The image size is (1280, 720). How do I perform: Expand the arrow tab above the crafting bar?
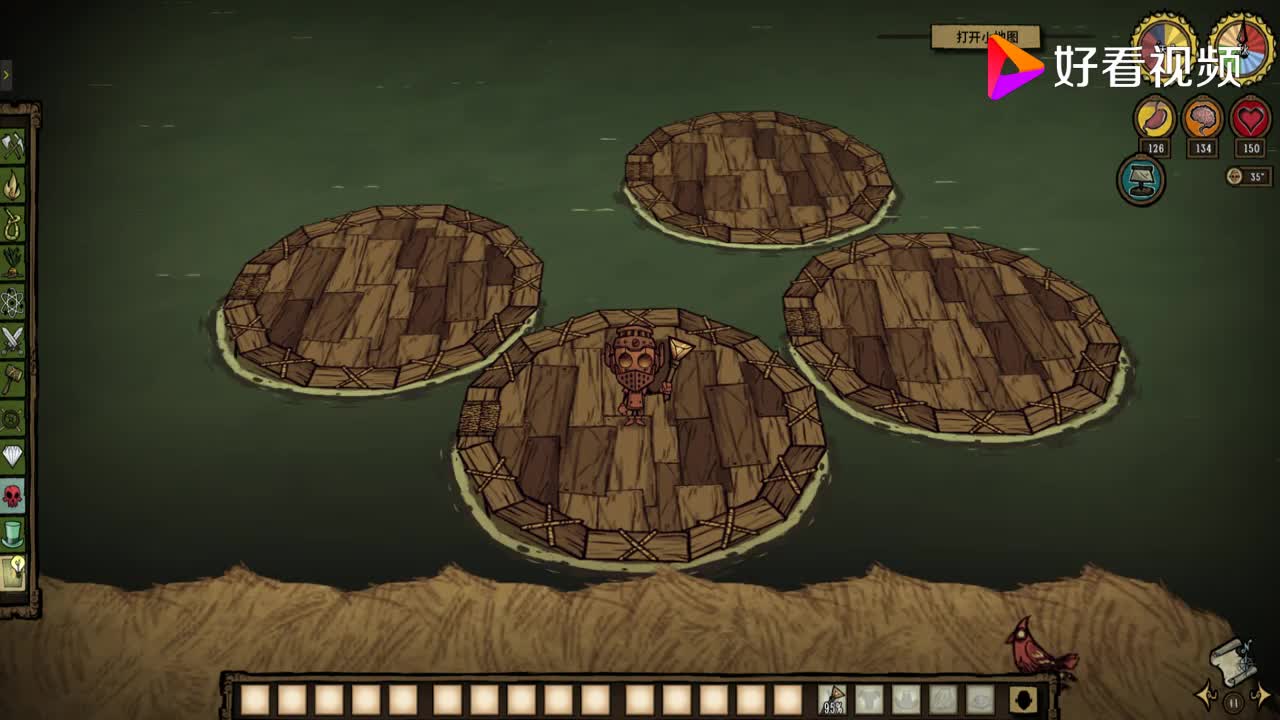pos(5,75)
